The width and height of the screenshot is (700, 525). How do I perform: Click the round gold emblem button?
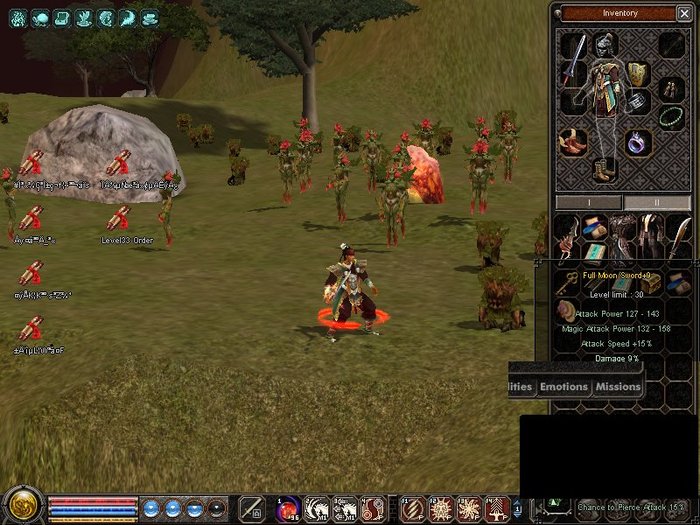pos(21,505)
